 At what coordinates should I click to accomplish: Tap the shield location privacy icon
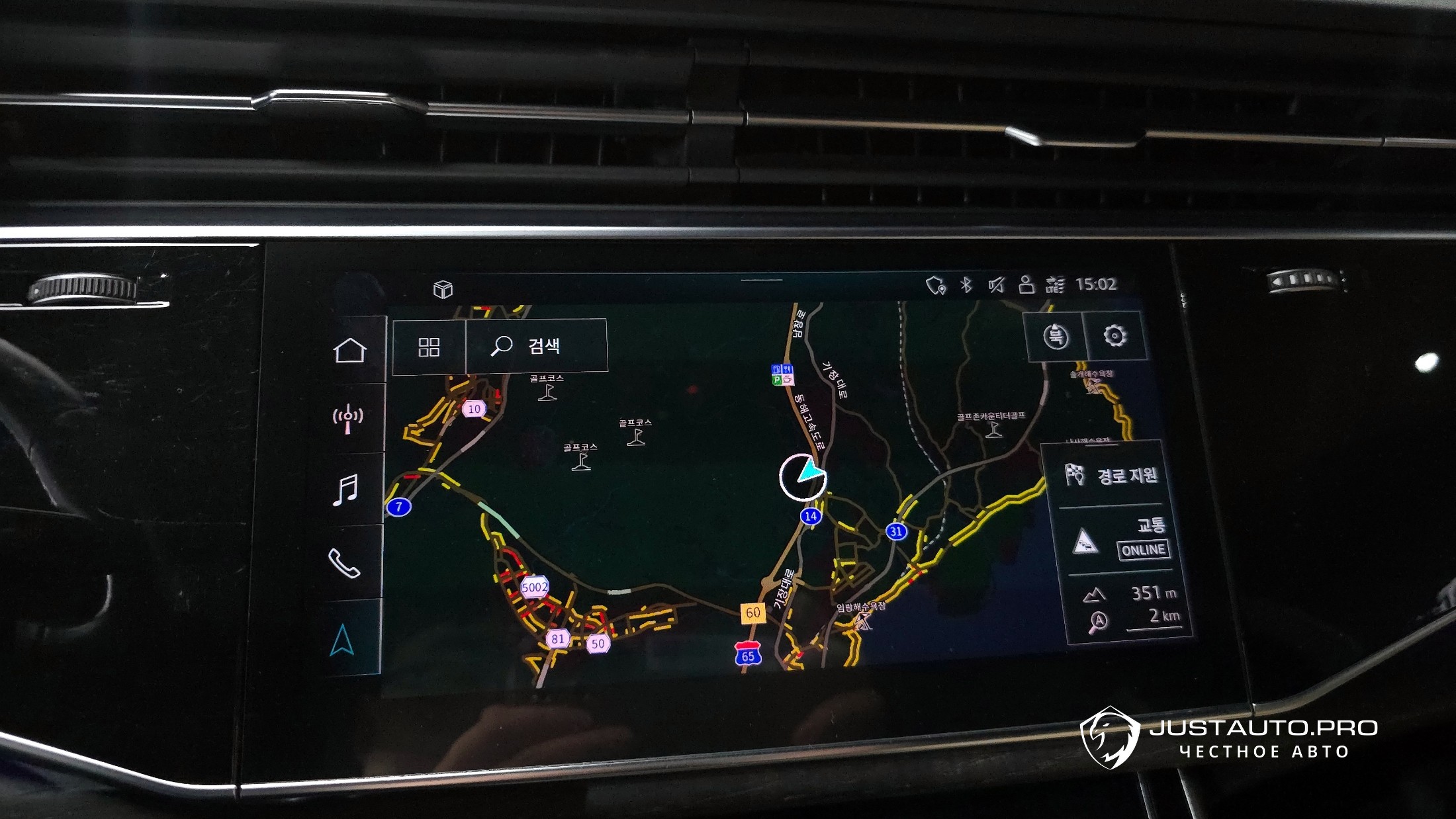[x=935, y=286]
